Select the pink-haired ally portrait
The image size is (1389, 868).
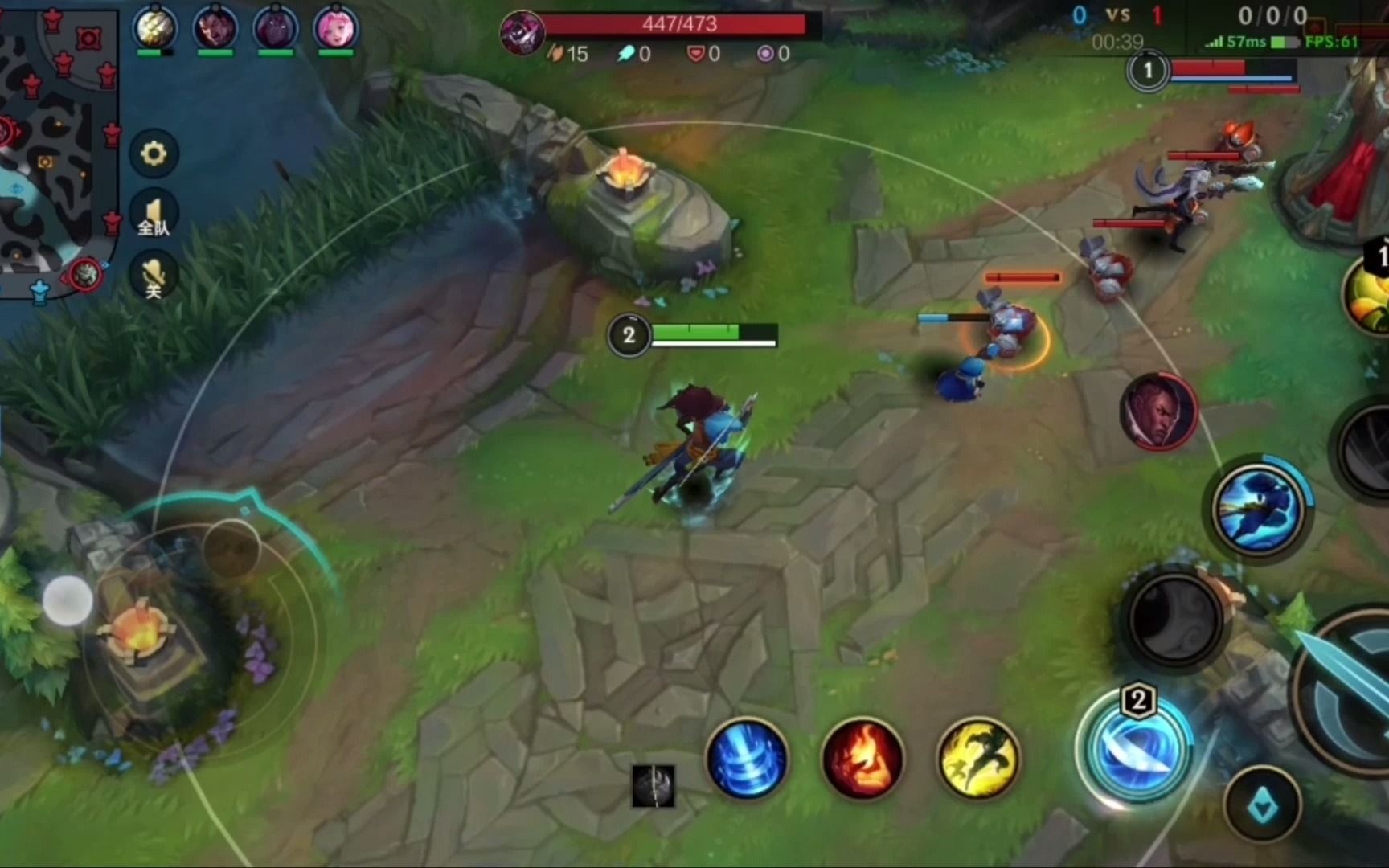click(x=335, y=28)
